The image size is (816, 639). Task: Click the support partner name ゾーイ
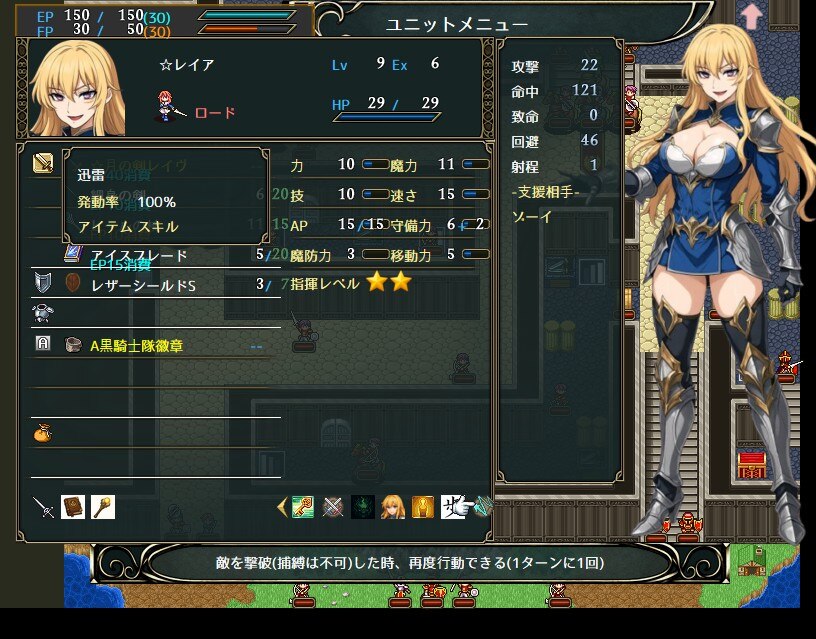click(526, 215)
